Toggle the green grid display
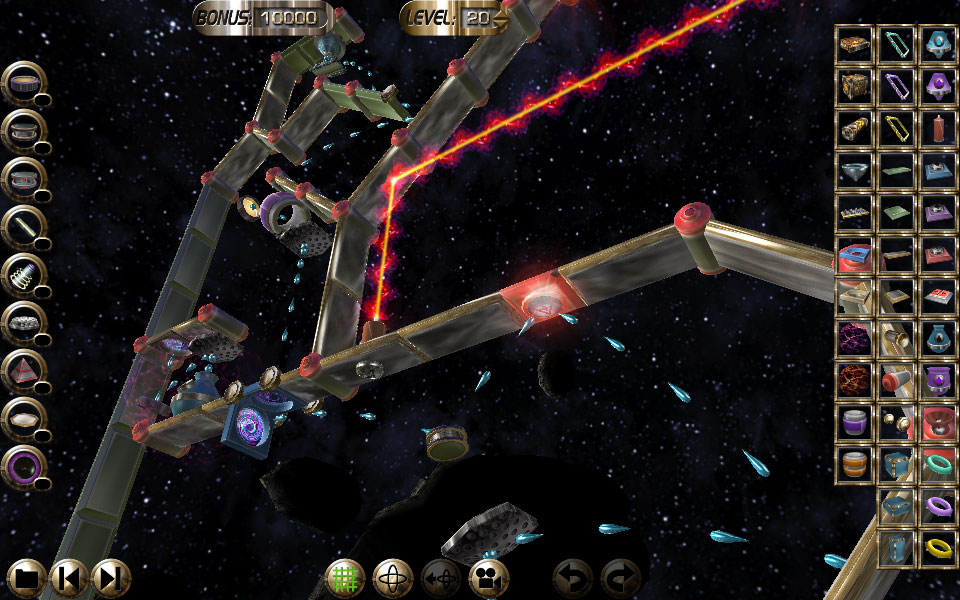The width and height of the screenshot is (960, 600). [345, 577]
